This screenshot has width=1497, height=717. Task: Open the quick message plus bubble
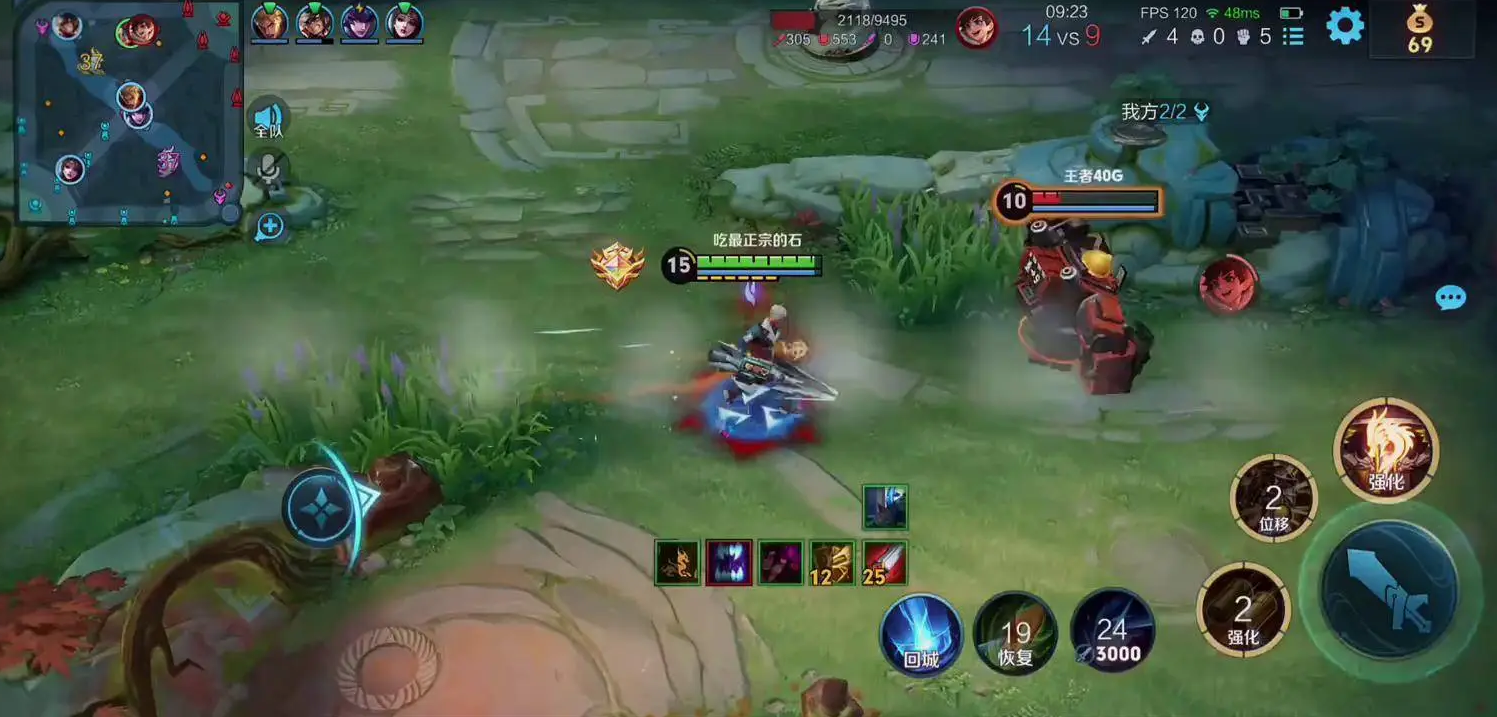(269, 227)
